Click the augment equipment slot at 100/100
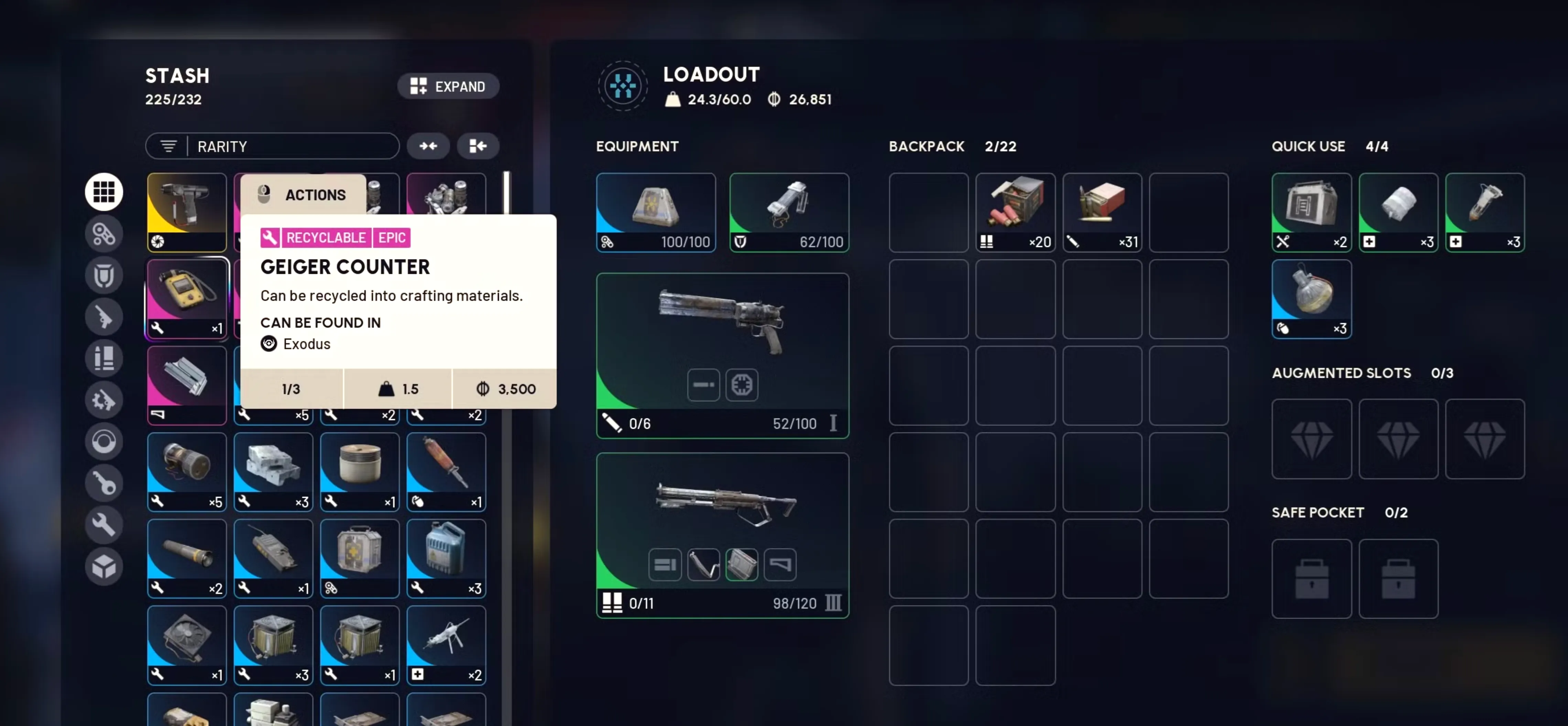 pos(655,212)
